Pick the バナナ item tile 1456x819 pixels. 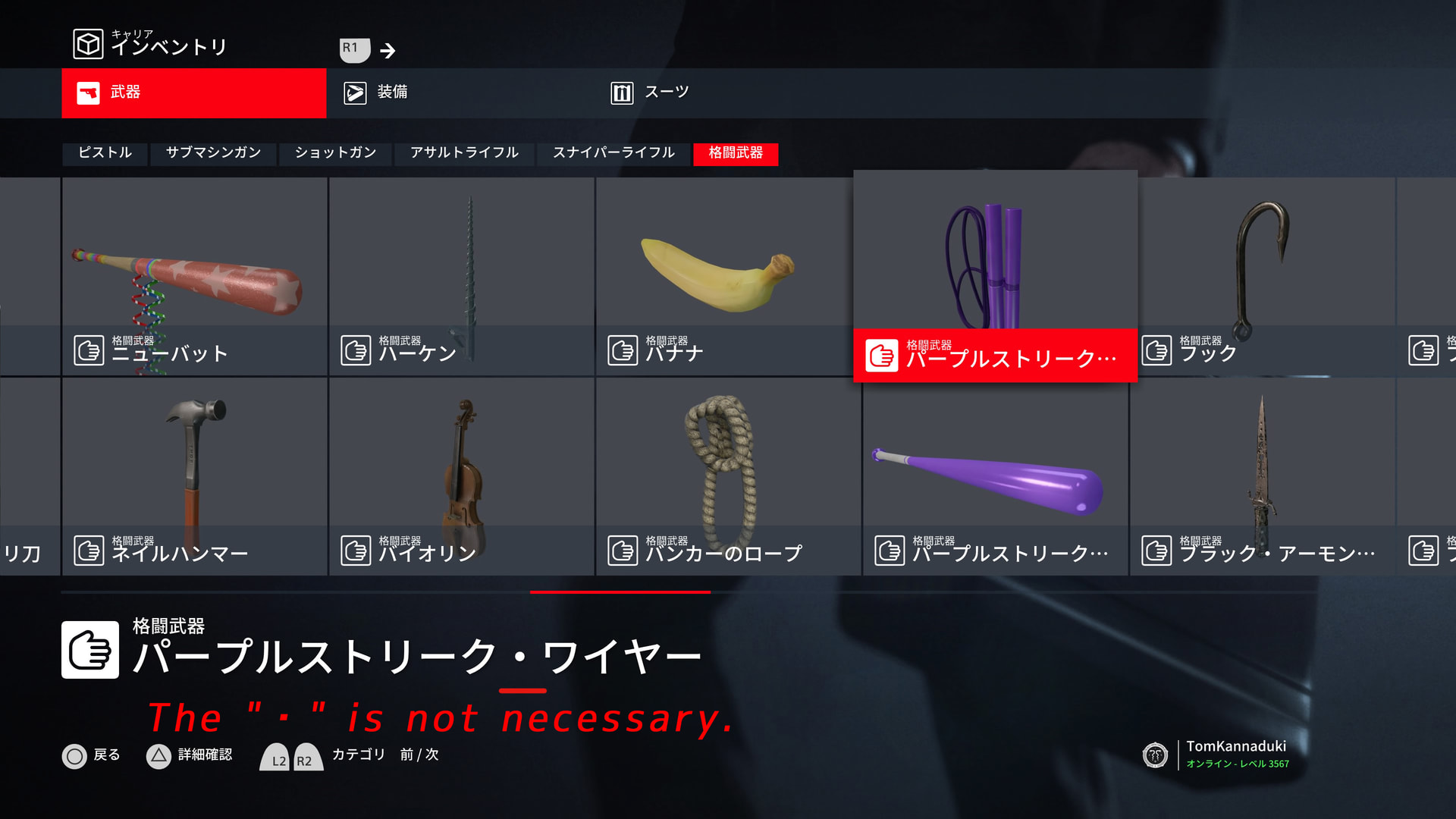(x=724, y=276)
